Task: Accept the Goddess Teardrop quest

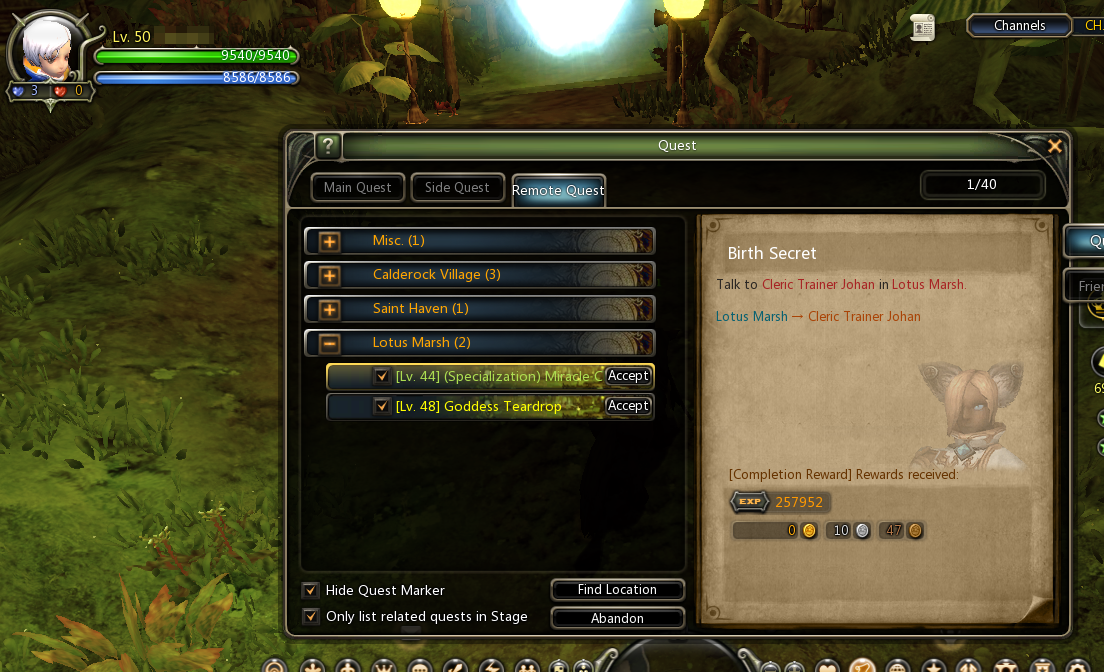Action: point(628,406)
